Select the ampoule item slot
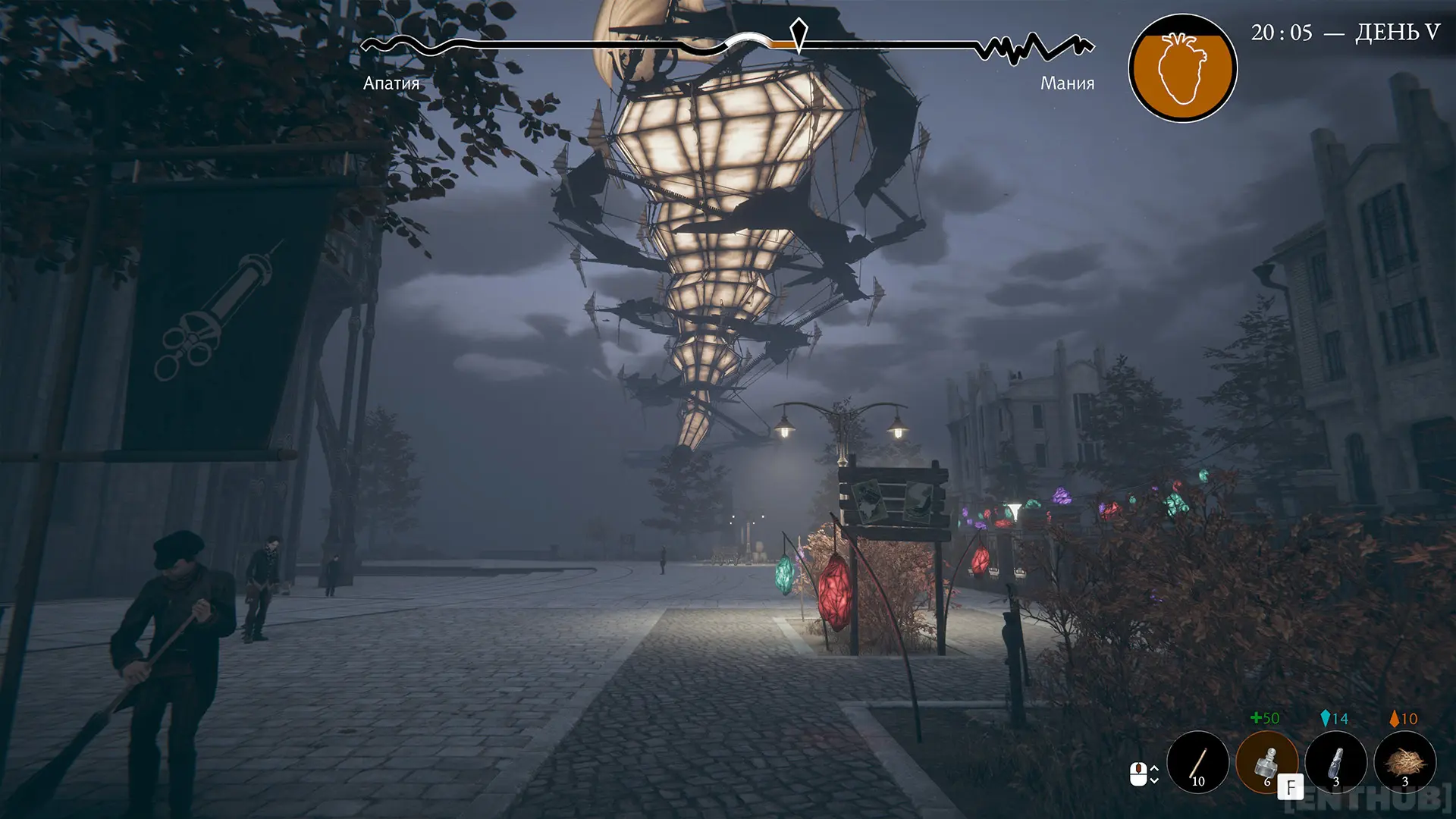This screenshot has height=819, width=1456. [1335, 761]
